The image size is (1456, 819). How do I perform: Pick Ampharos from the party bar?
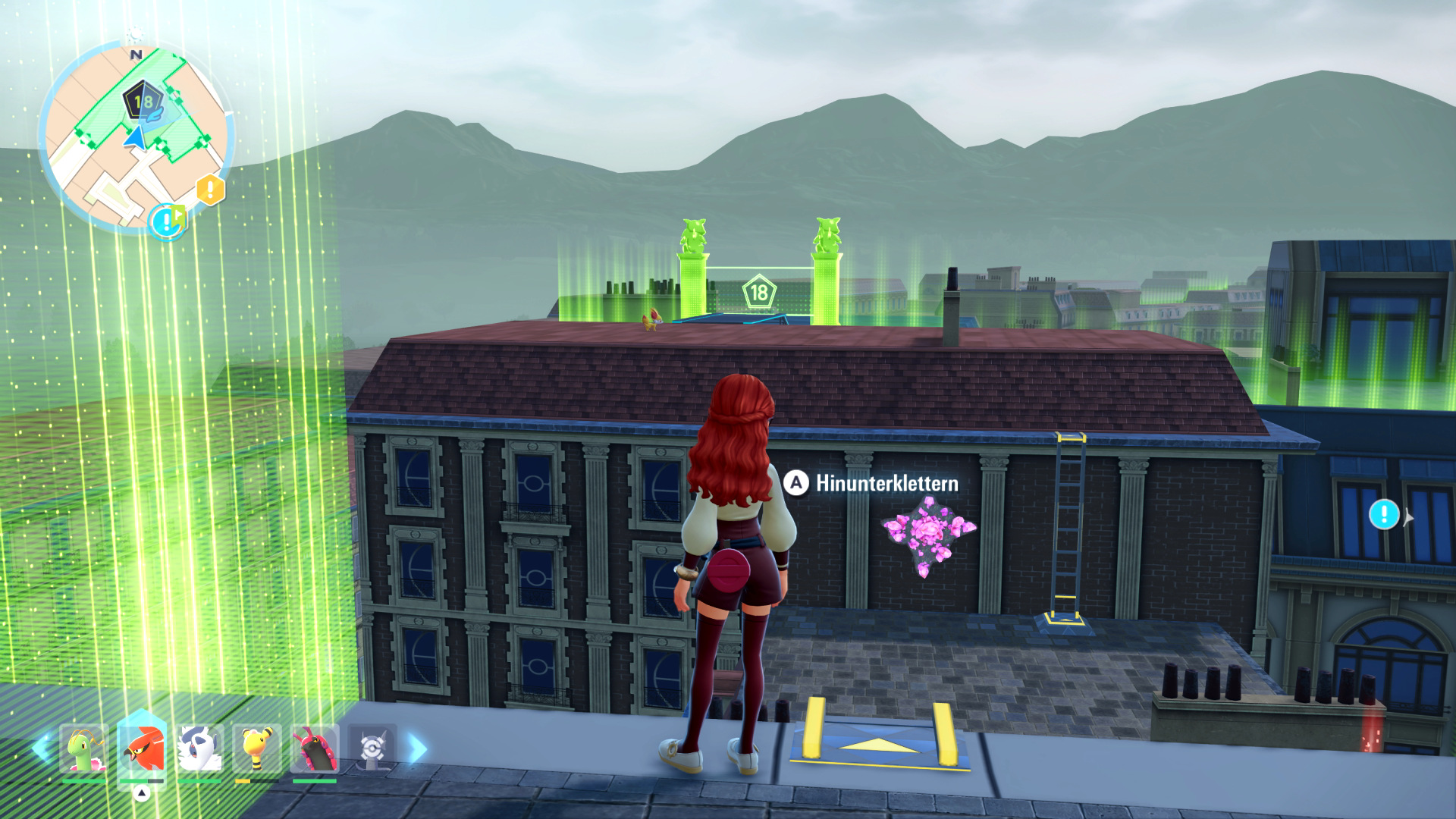click(x=257, y=748)
